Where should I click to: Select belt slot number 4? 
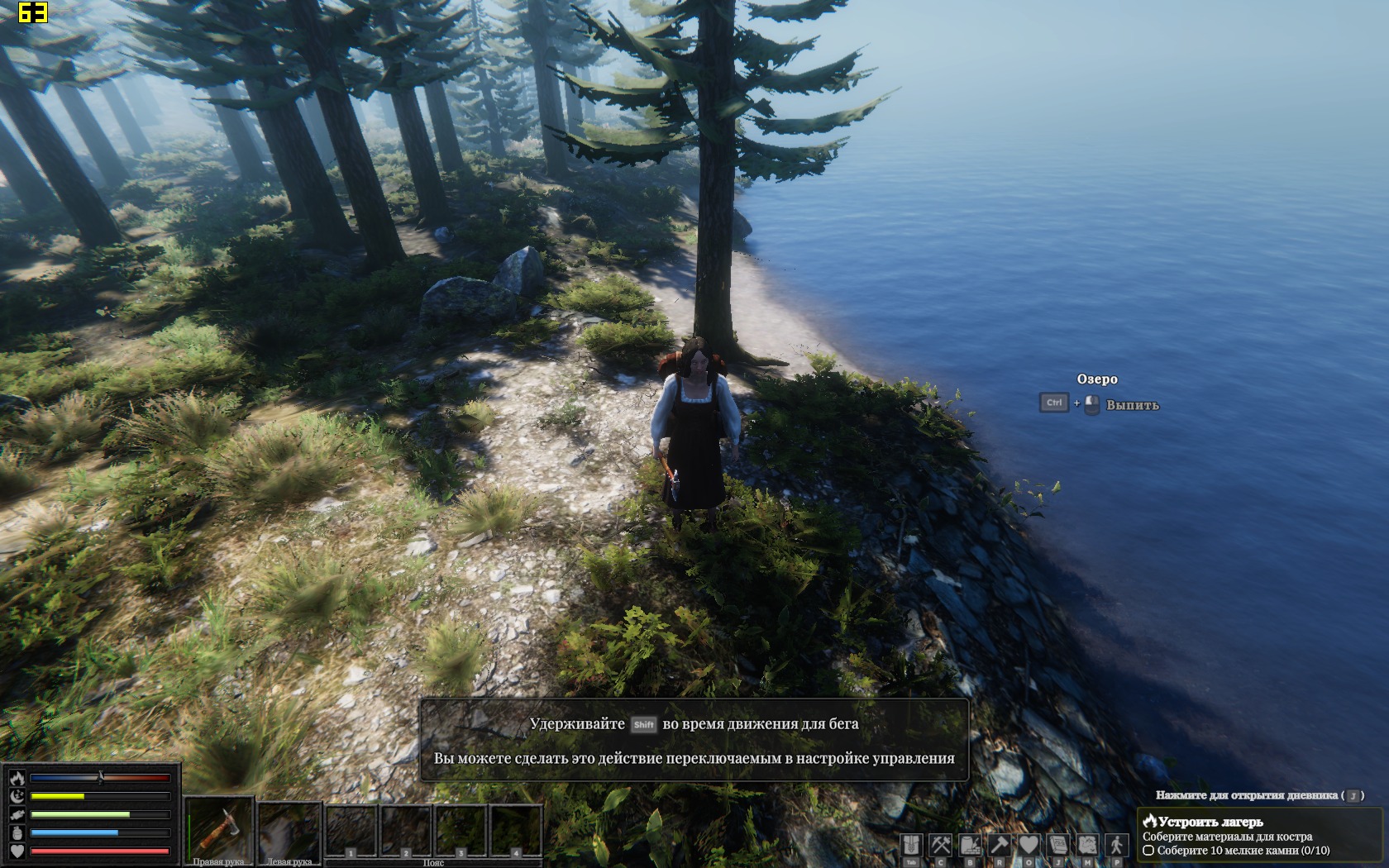(516, 831)
